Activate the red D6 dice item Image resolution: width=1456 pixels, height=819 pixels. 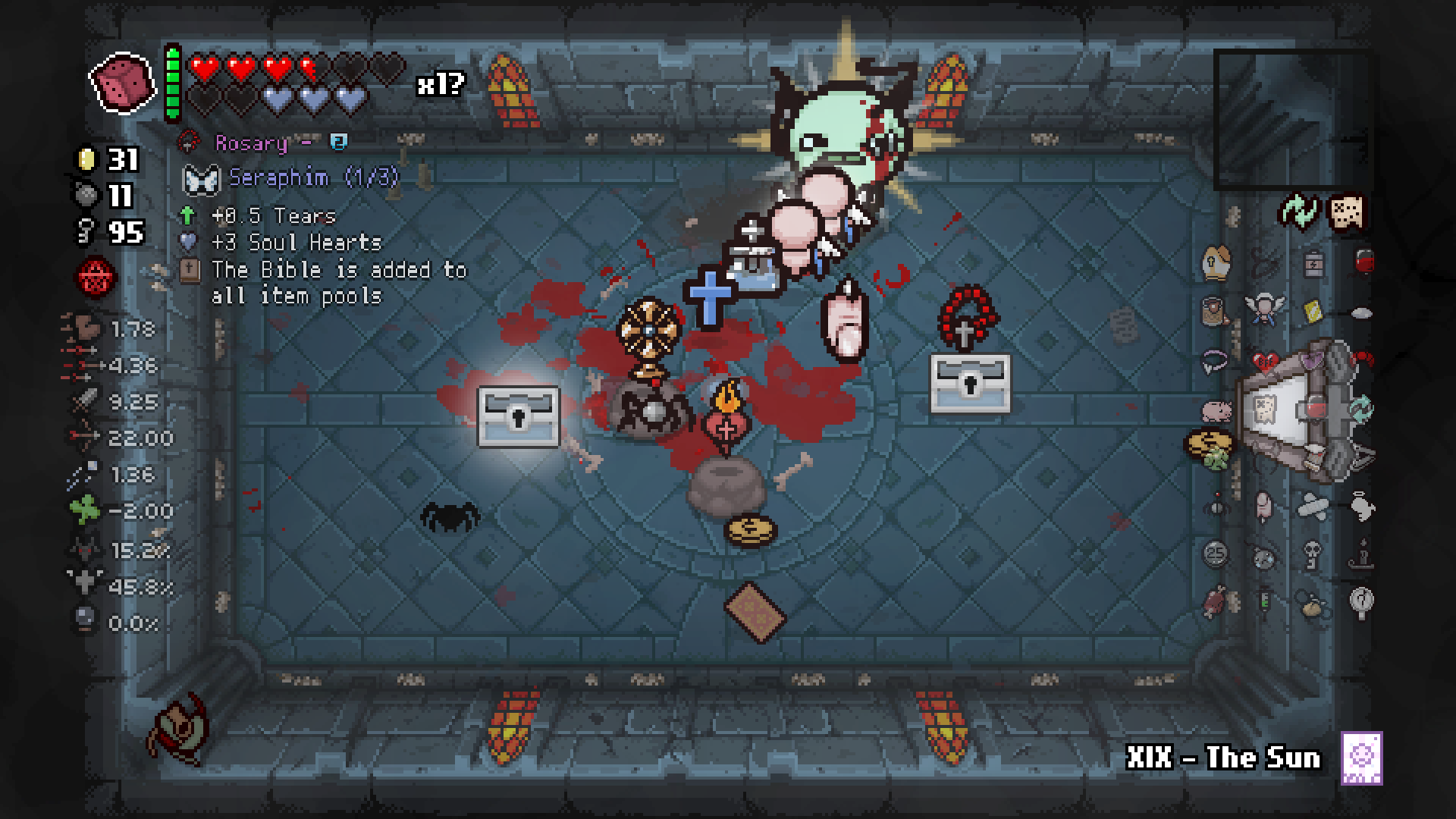[x=121, y=83]
